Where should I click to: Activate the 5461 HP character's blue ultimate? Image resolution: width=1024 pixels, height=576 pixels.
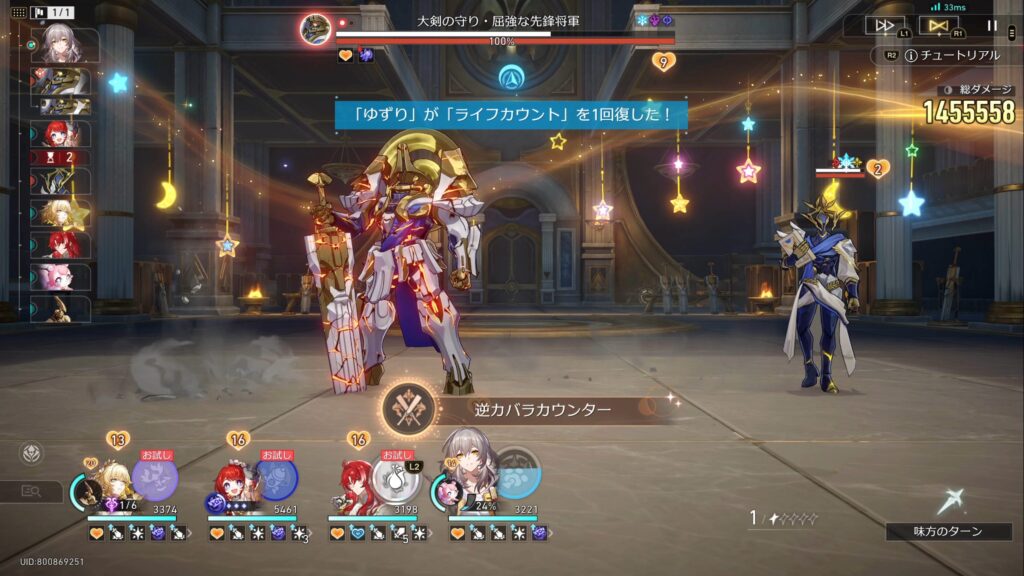(x=276, y=477)
